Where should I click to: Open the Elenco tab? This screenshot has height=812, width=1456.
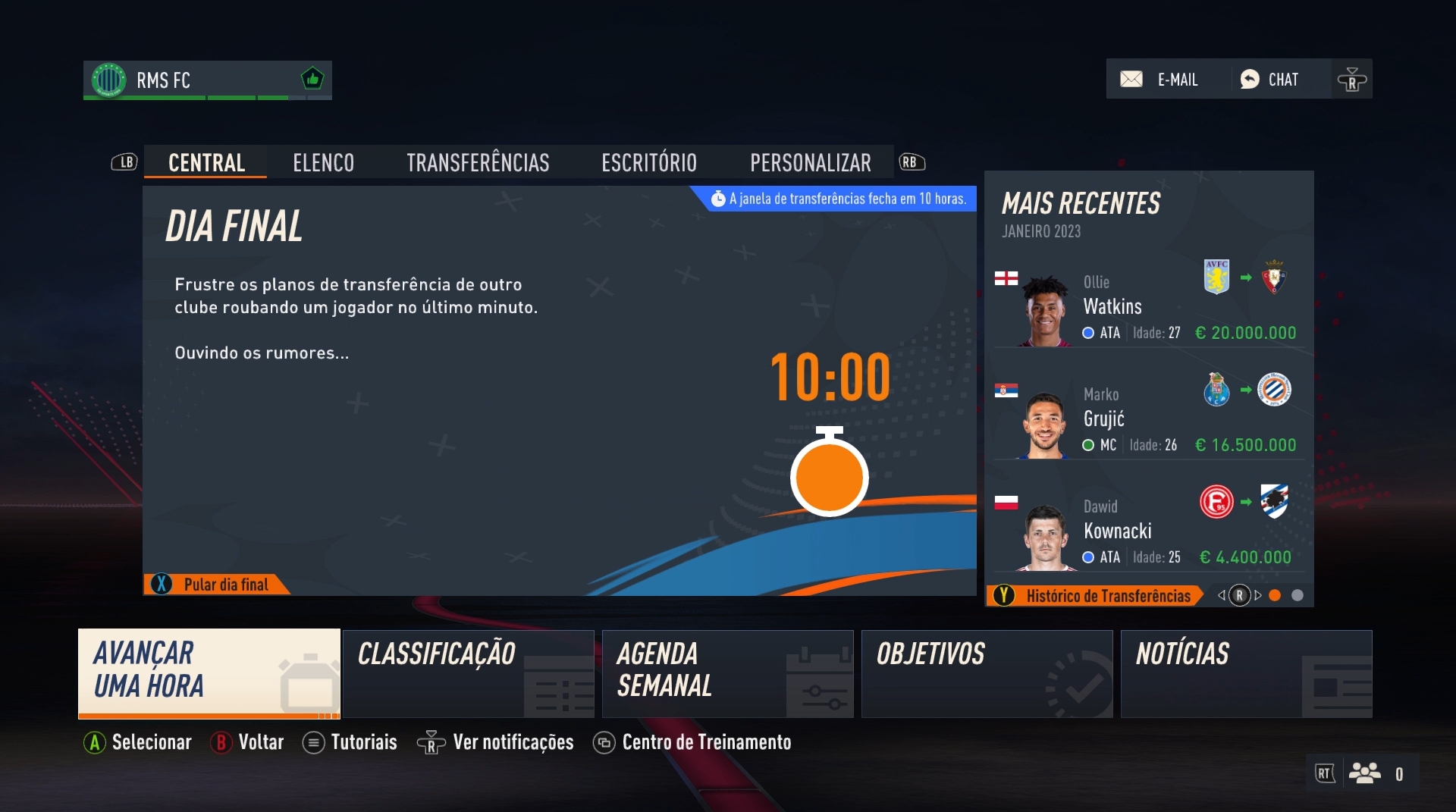point(323,162)
